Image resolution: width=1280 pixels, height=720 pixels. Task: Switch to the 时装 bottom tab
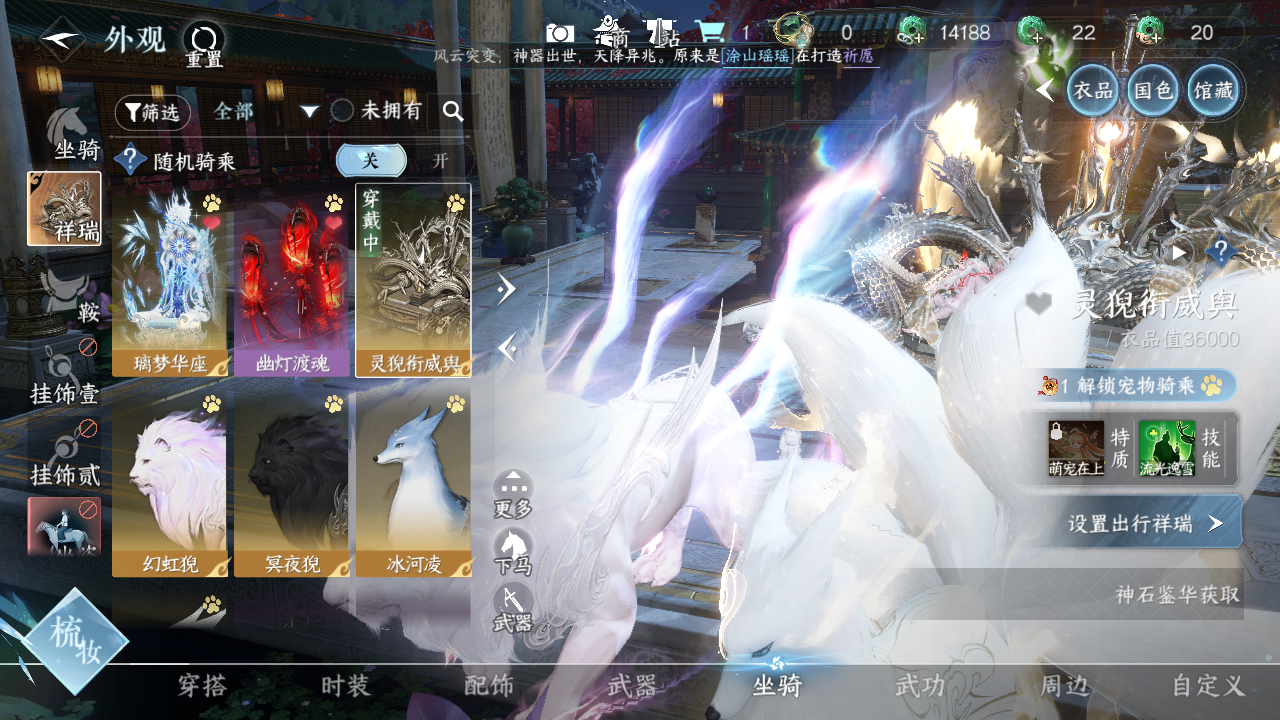click(x=346, y=686)
